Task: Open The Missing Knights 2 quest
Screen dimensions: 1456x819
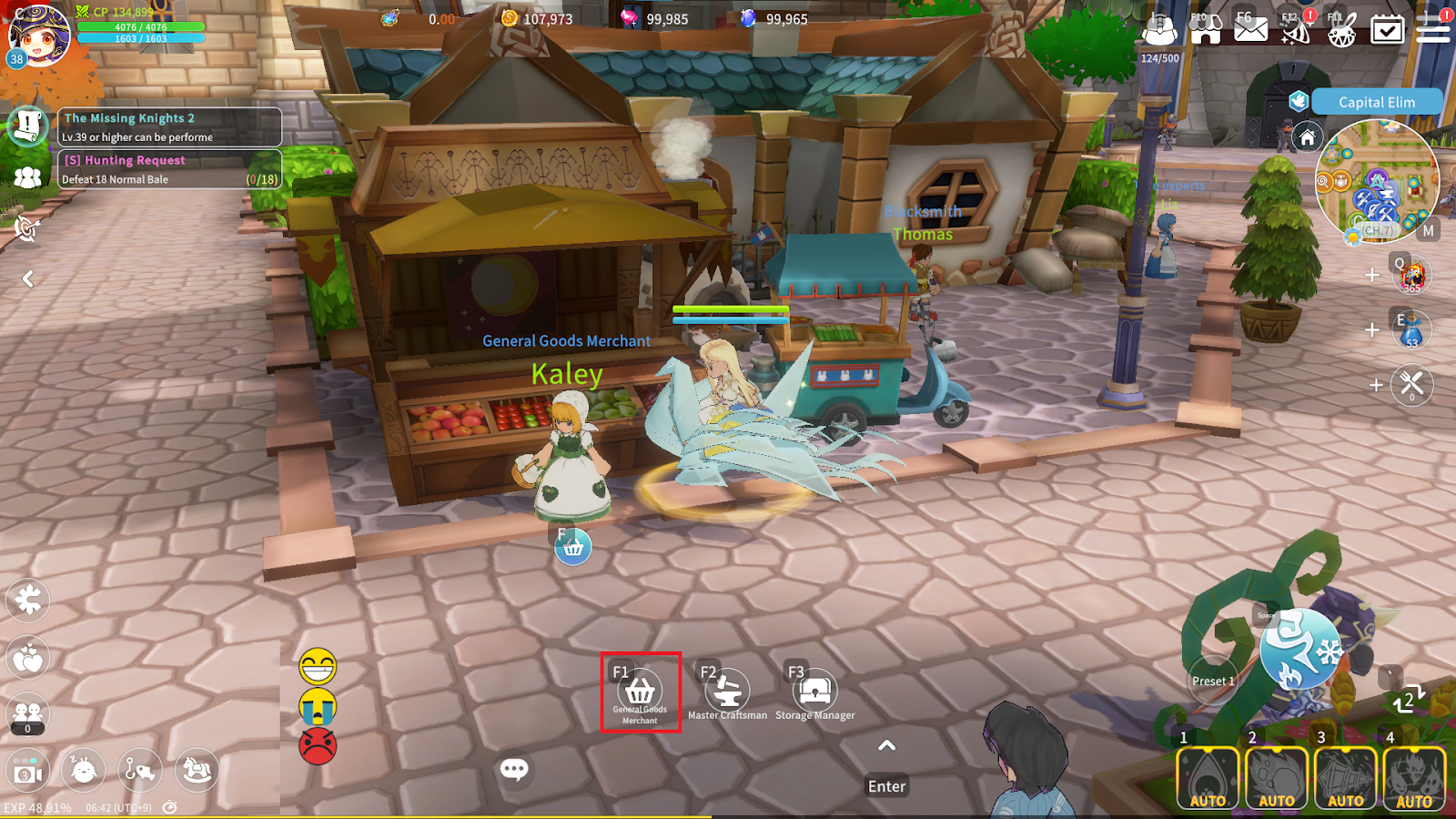Action: 169,127
